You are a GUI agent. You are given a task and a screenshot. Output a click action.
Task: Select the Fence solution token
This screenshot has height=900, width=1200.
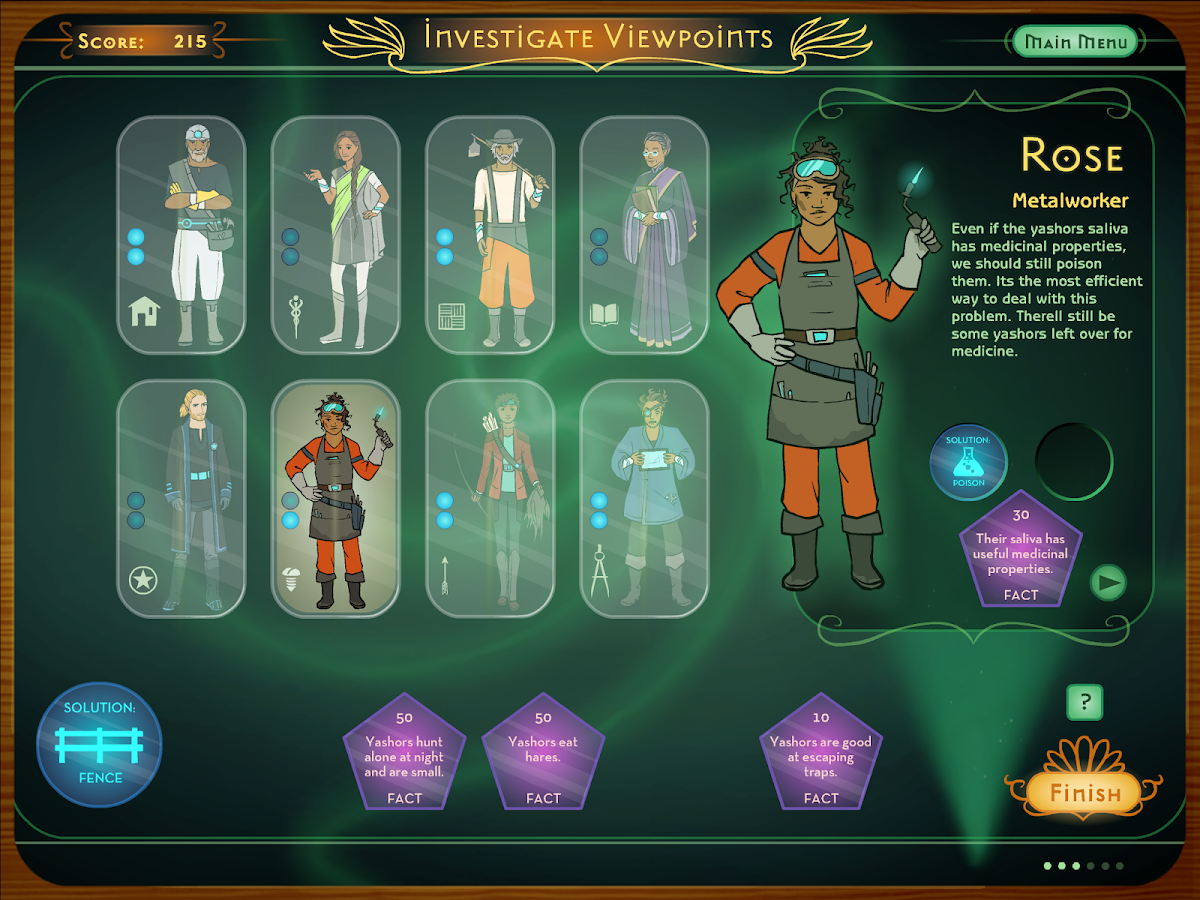99,745
